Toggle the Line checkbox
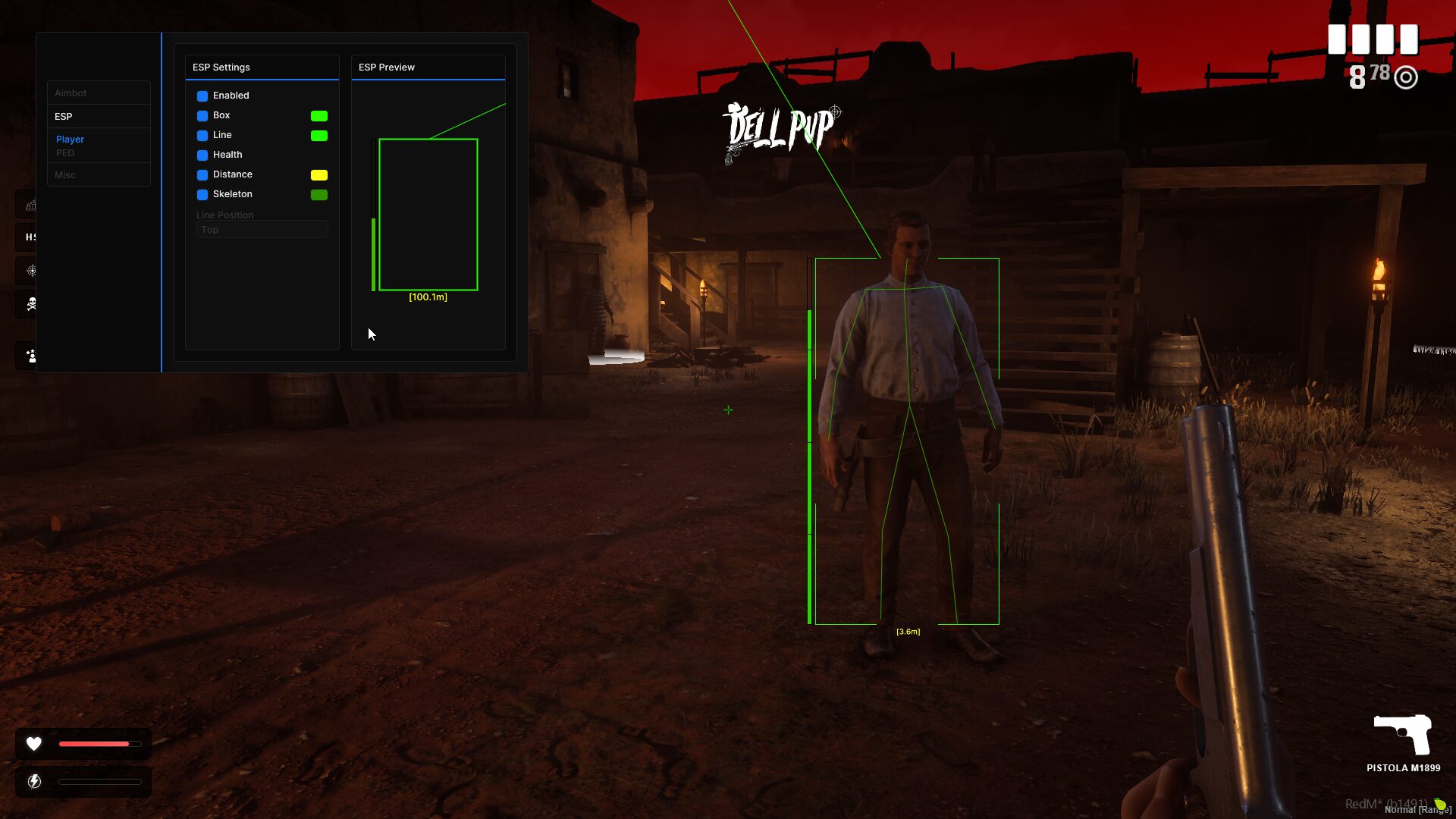The image size is (1456, 819). coord(202,136)
